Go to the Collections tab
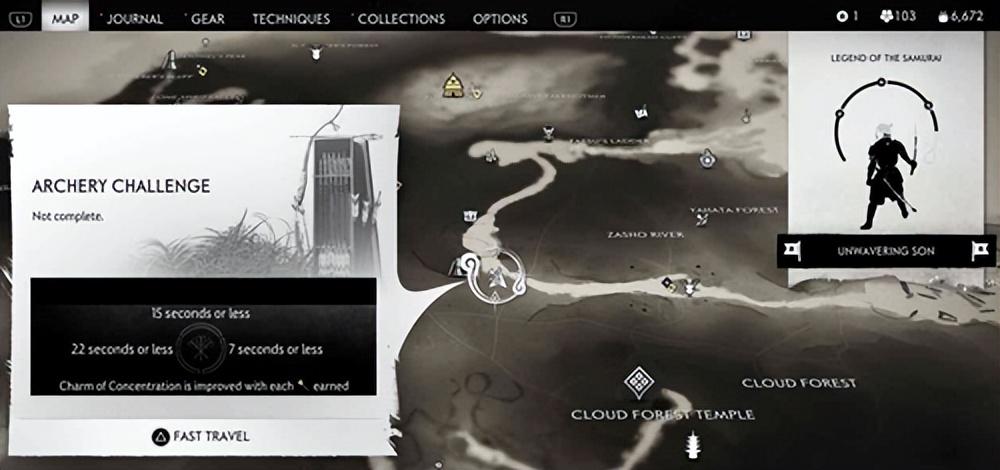1000x470 pixels. 400,18
